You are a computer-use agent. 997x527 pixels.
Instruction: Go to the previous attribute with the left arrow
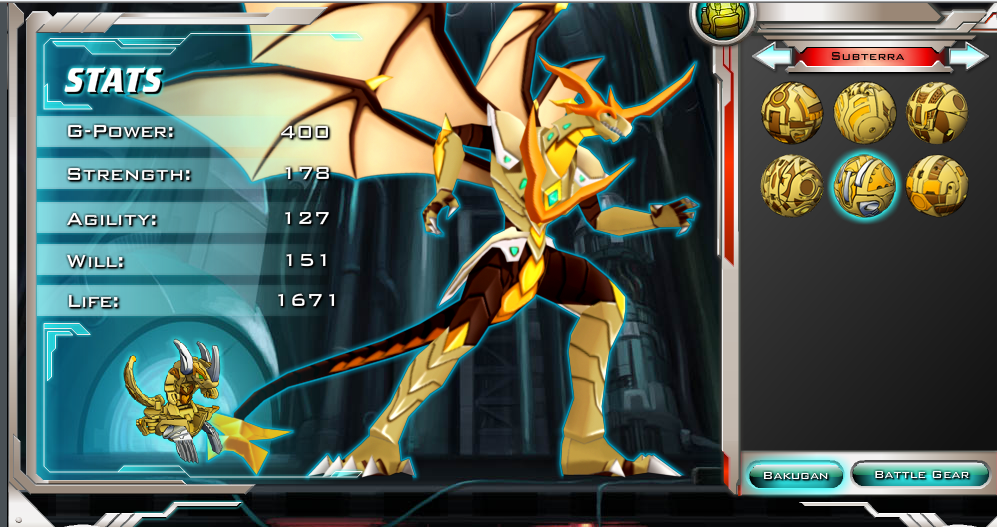click(771, 57)
